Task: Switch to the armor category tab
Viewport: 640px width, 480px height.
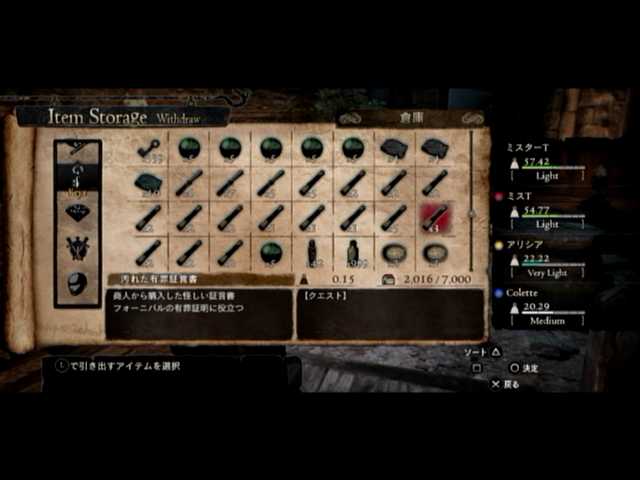Action: point(77,247)
